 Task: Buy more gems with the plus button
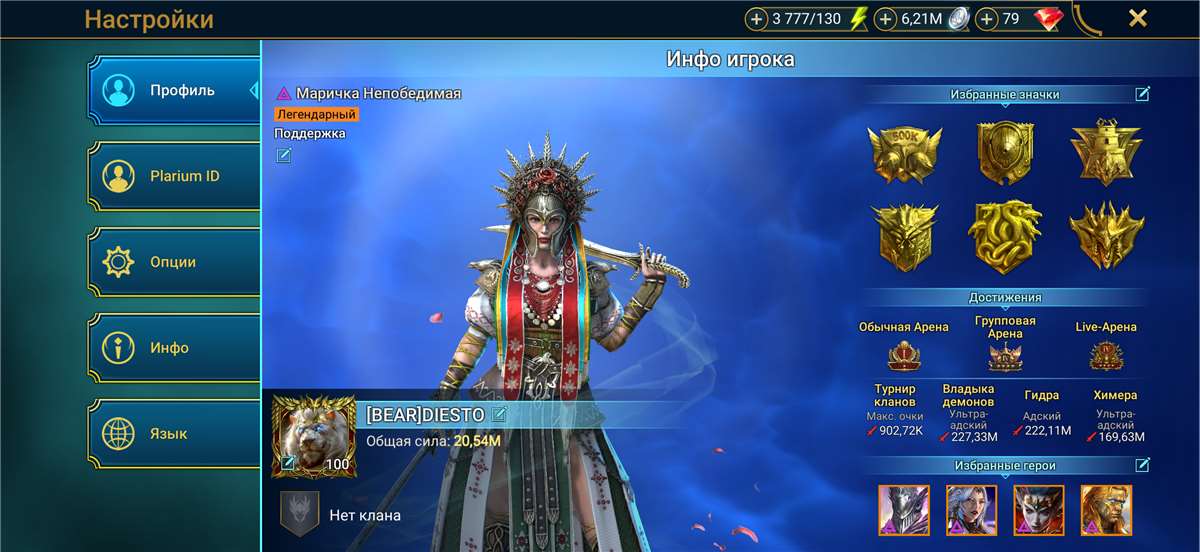(988, 19)
